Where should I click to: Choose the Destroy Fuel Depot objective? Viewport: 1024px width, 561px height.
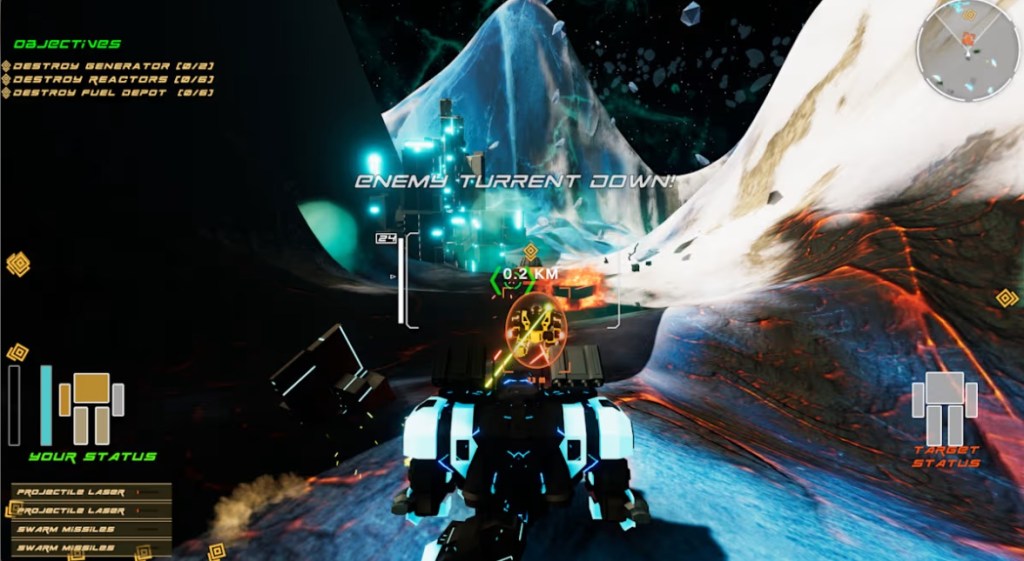point(110,93)
